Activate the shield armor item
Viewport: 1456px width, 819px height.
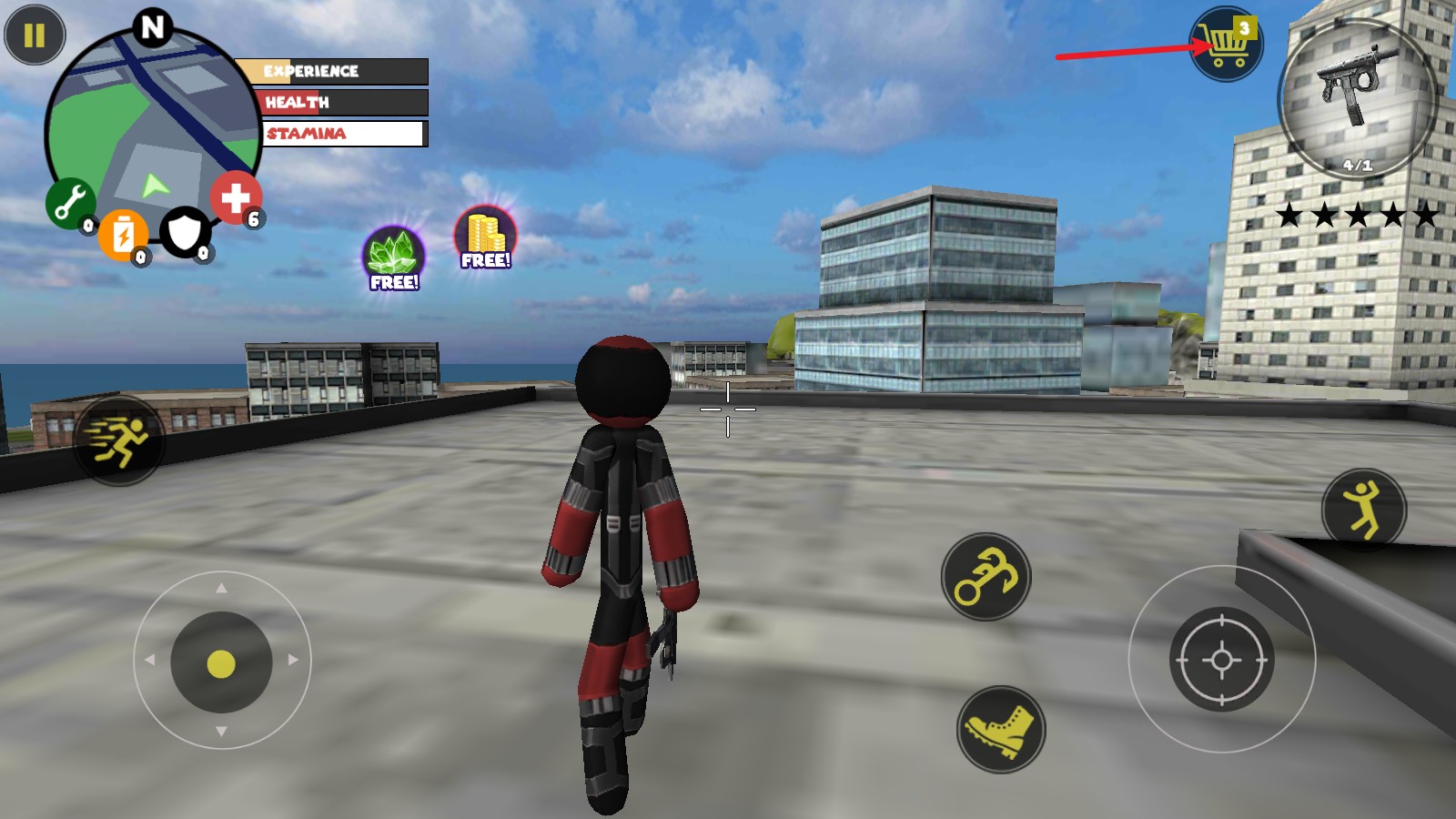[x=185, y=233]
